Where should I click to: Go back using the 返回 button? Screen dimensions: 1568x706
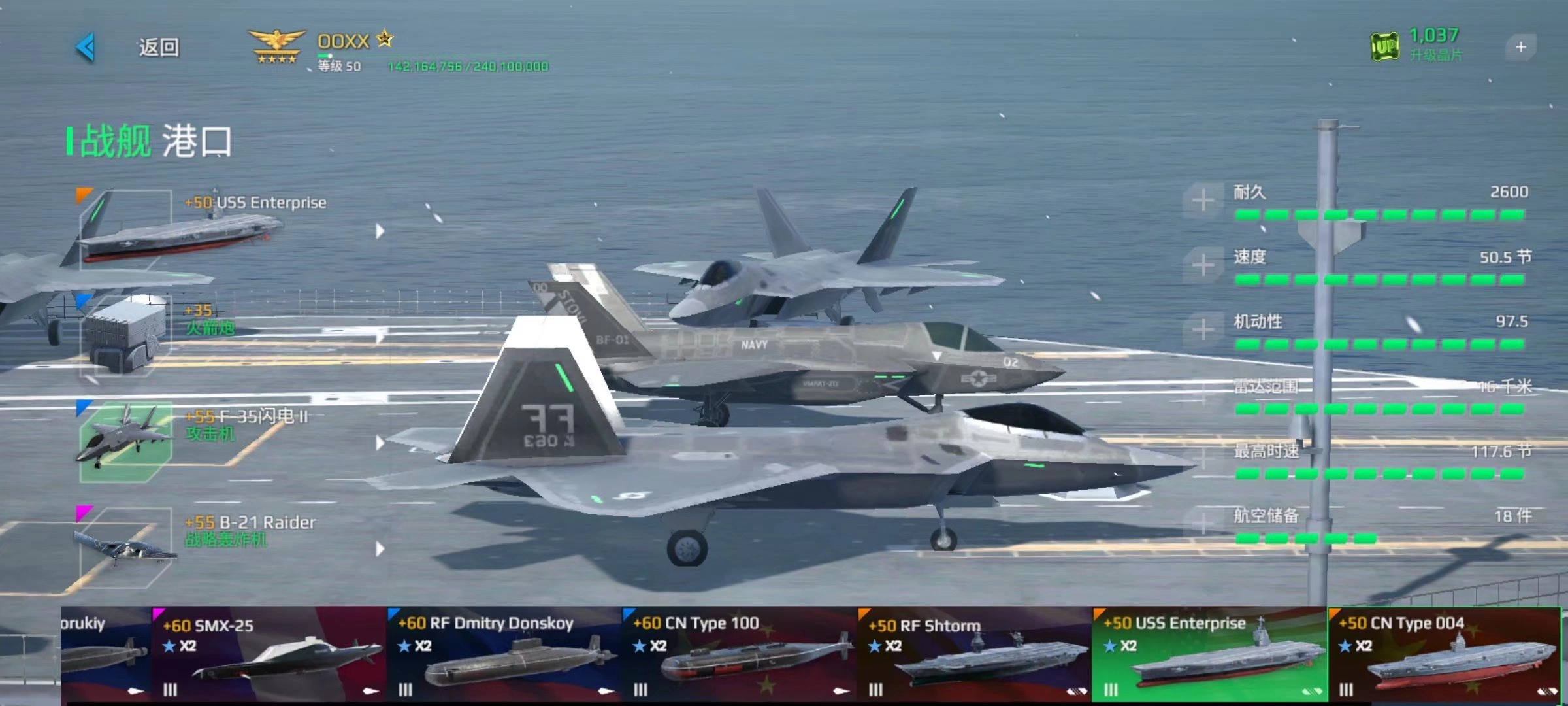(x=157, y=47)
